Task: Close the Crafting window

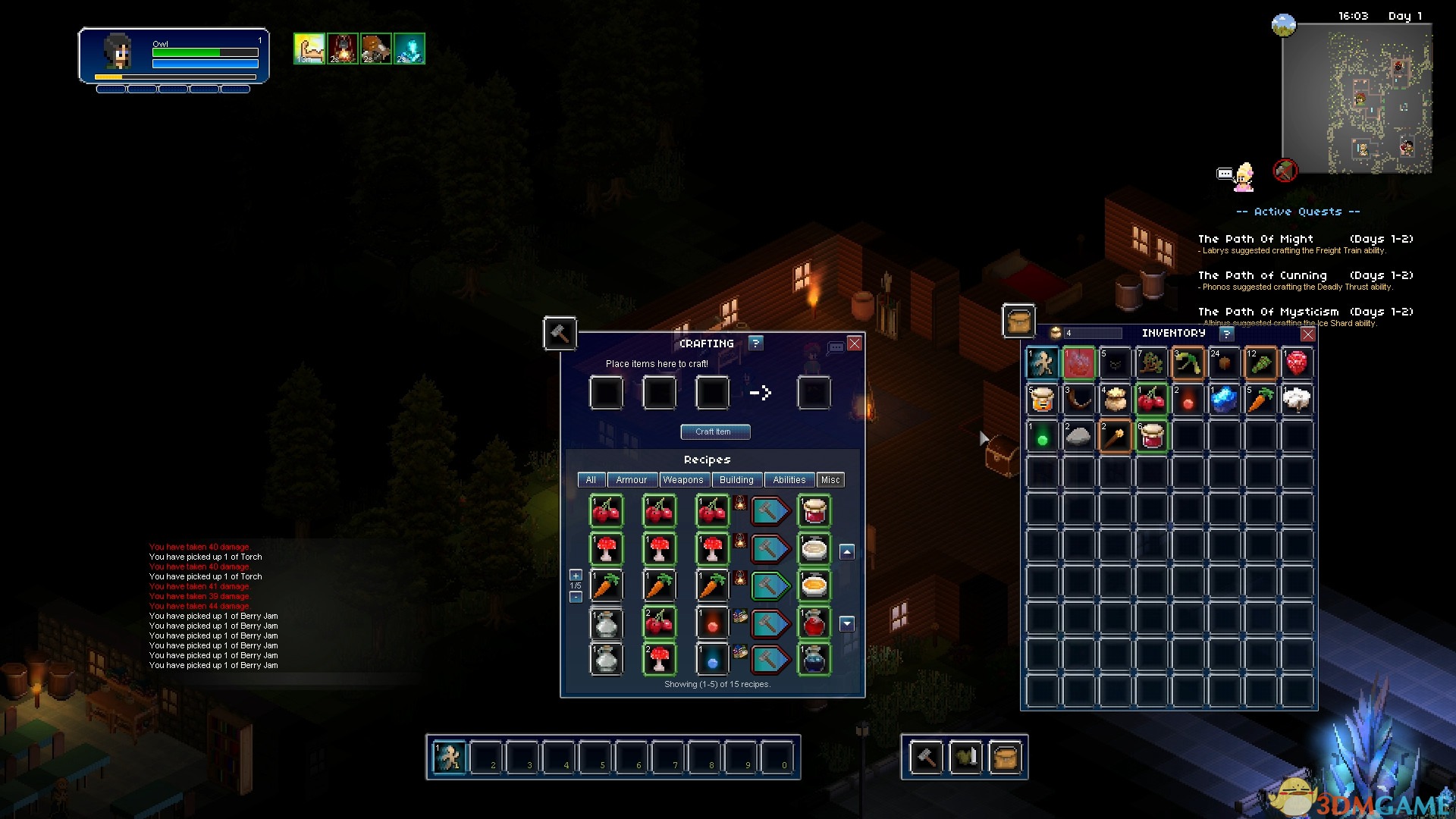Action: pyautogui.click(x=855, y=344)
